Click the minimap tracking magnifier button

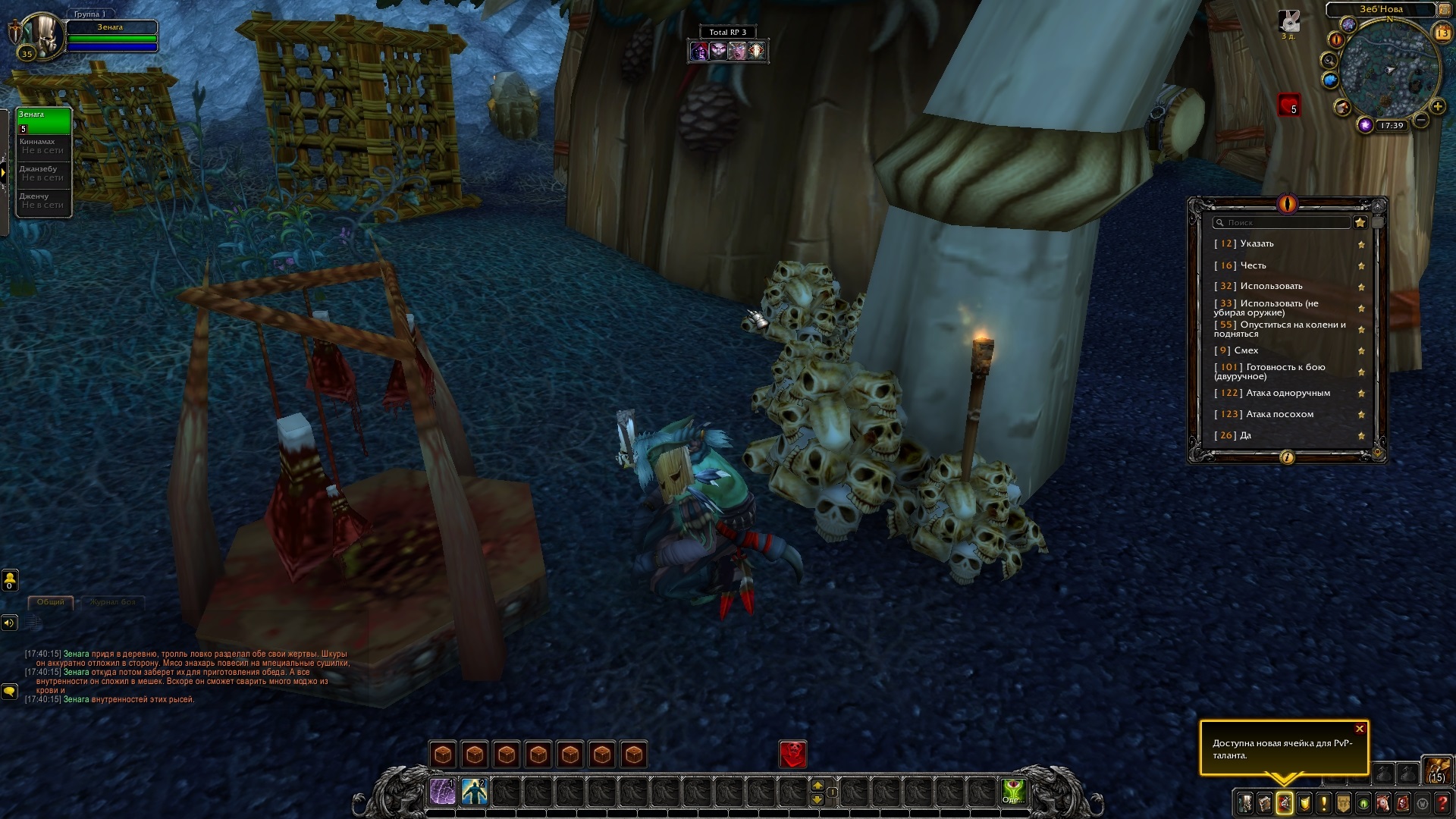(x=1329, y=60)
